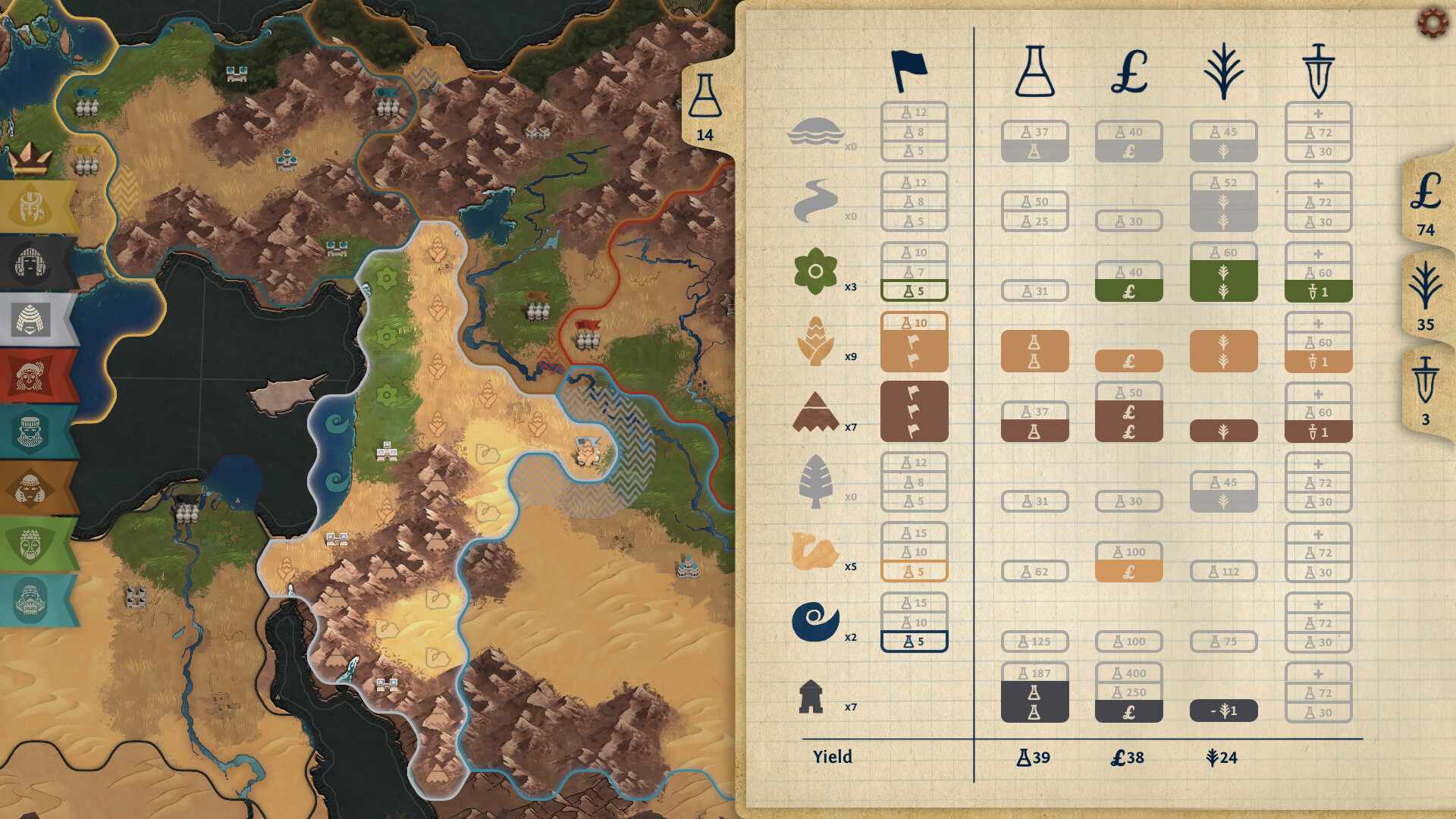
Task: Select the forest tree terrain icon
Action: pyautogui.click(x=817, y=480)
